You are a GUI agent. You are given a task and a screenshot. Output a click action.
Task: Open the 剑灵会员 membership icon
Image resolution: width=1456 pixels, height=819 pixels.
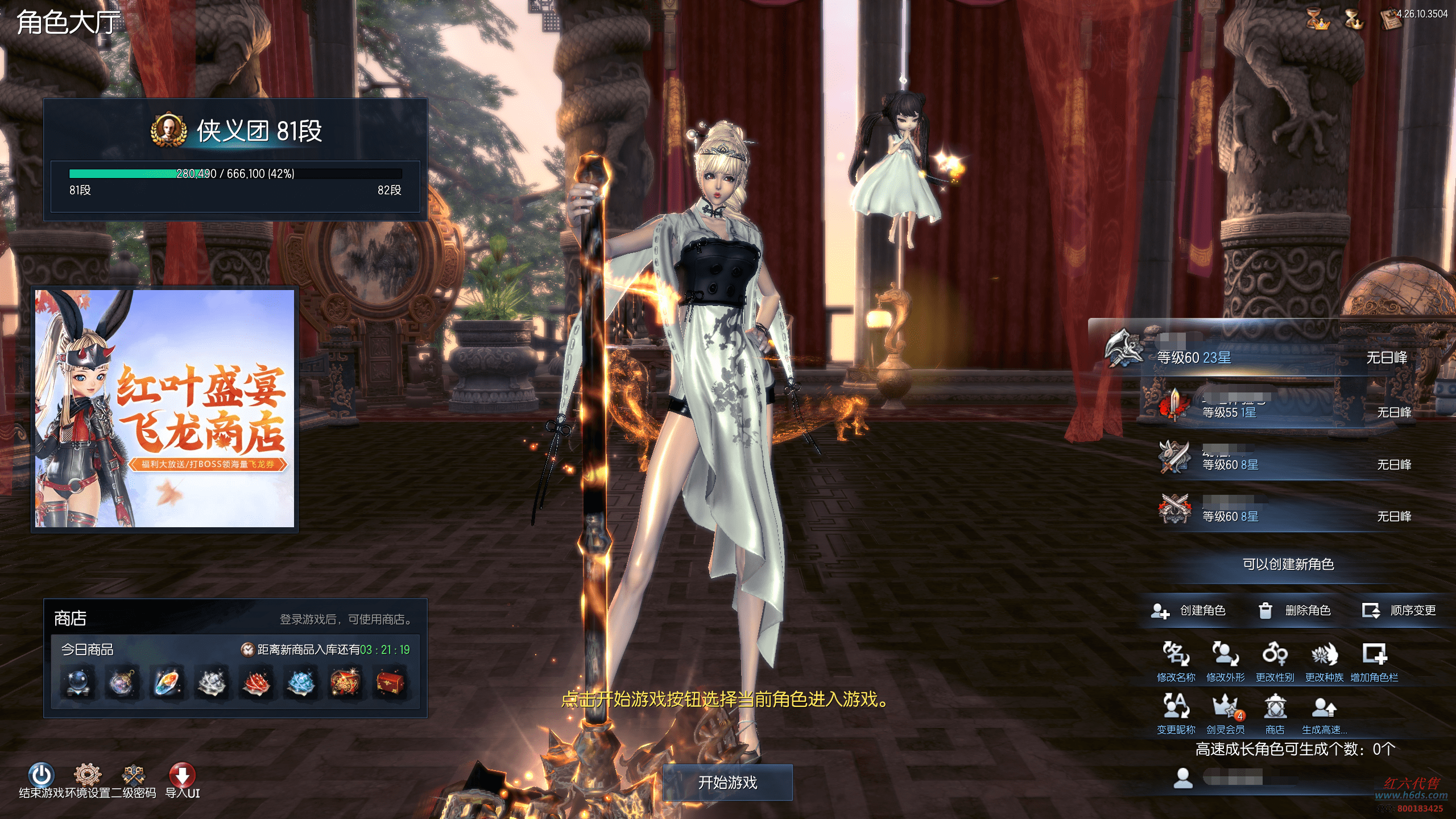click(x=1225, y=707)
